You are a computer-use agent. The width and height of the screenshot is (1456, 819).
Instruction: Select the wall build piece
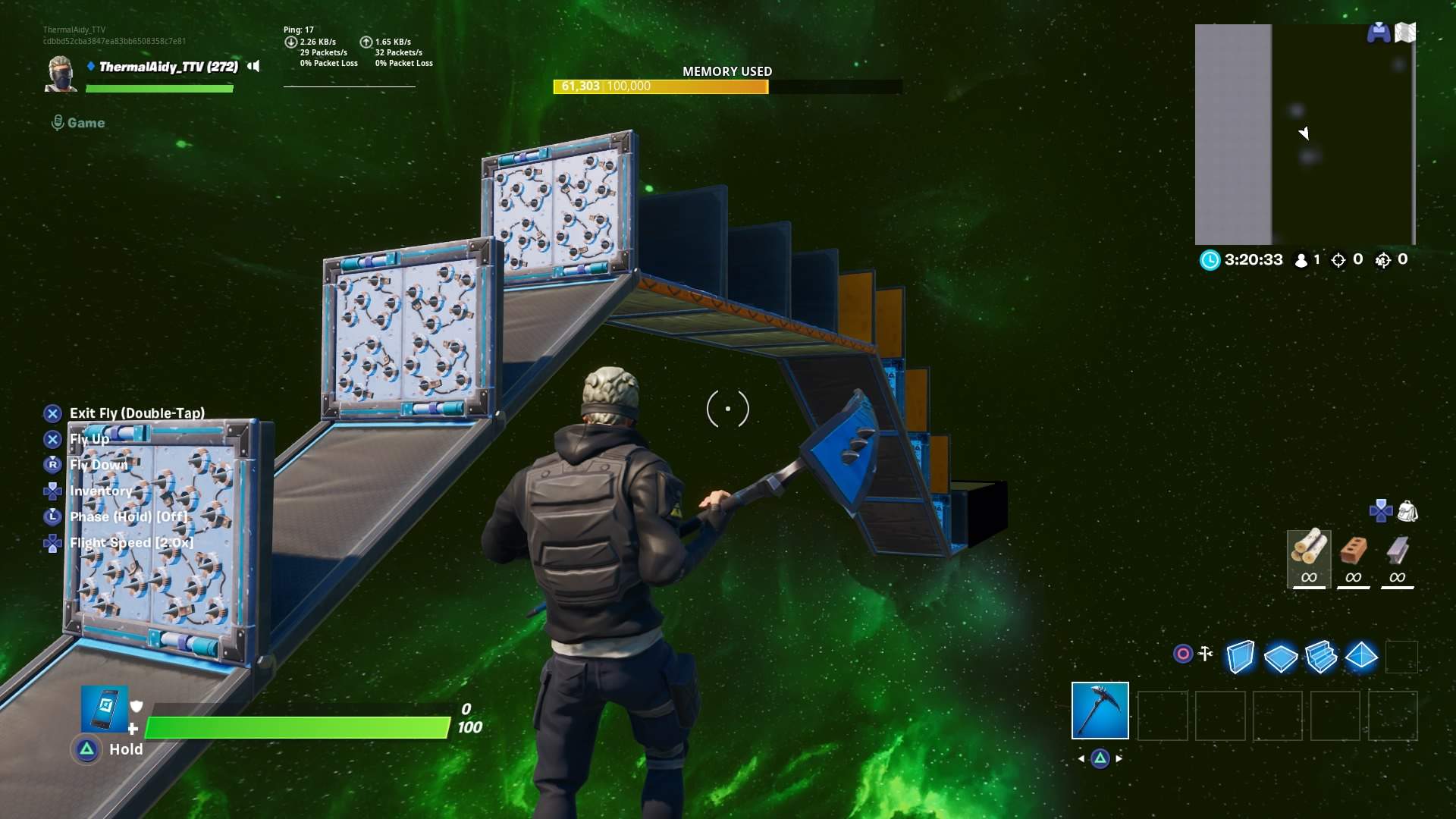pos(1240,657)
